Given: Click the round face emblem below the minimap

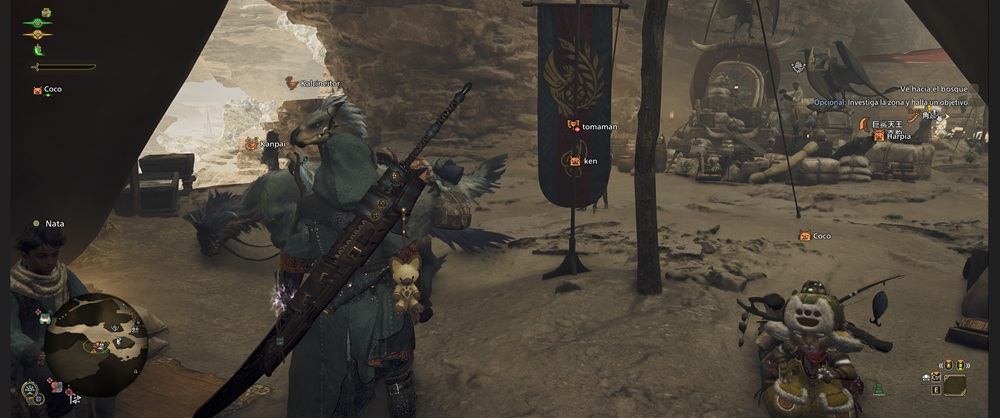Looking at the screenshot, I should tap(31, 387).
